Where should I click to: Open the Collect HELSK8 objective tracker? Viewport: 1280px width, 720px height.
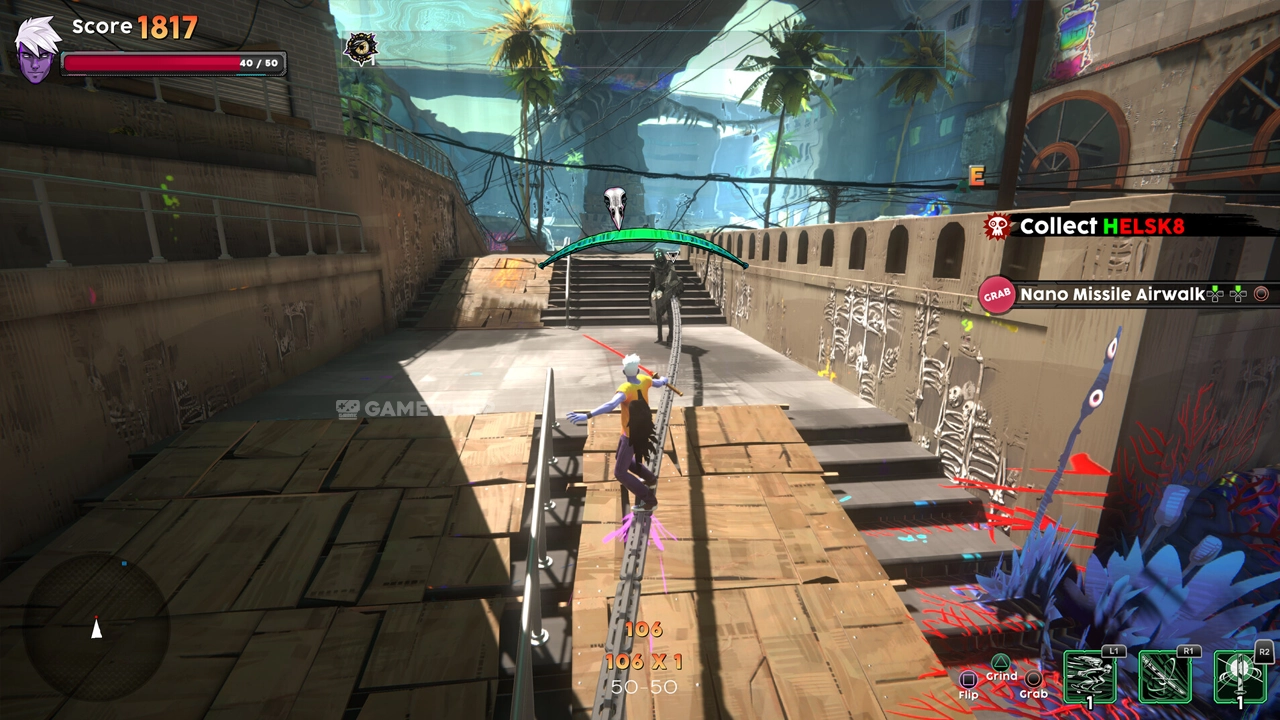(x=1100, y=226)
